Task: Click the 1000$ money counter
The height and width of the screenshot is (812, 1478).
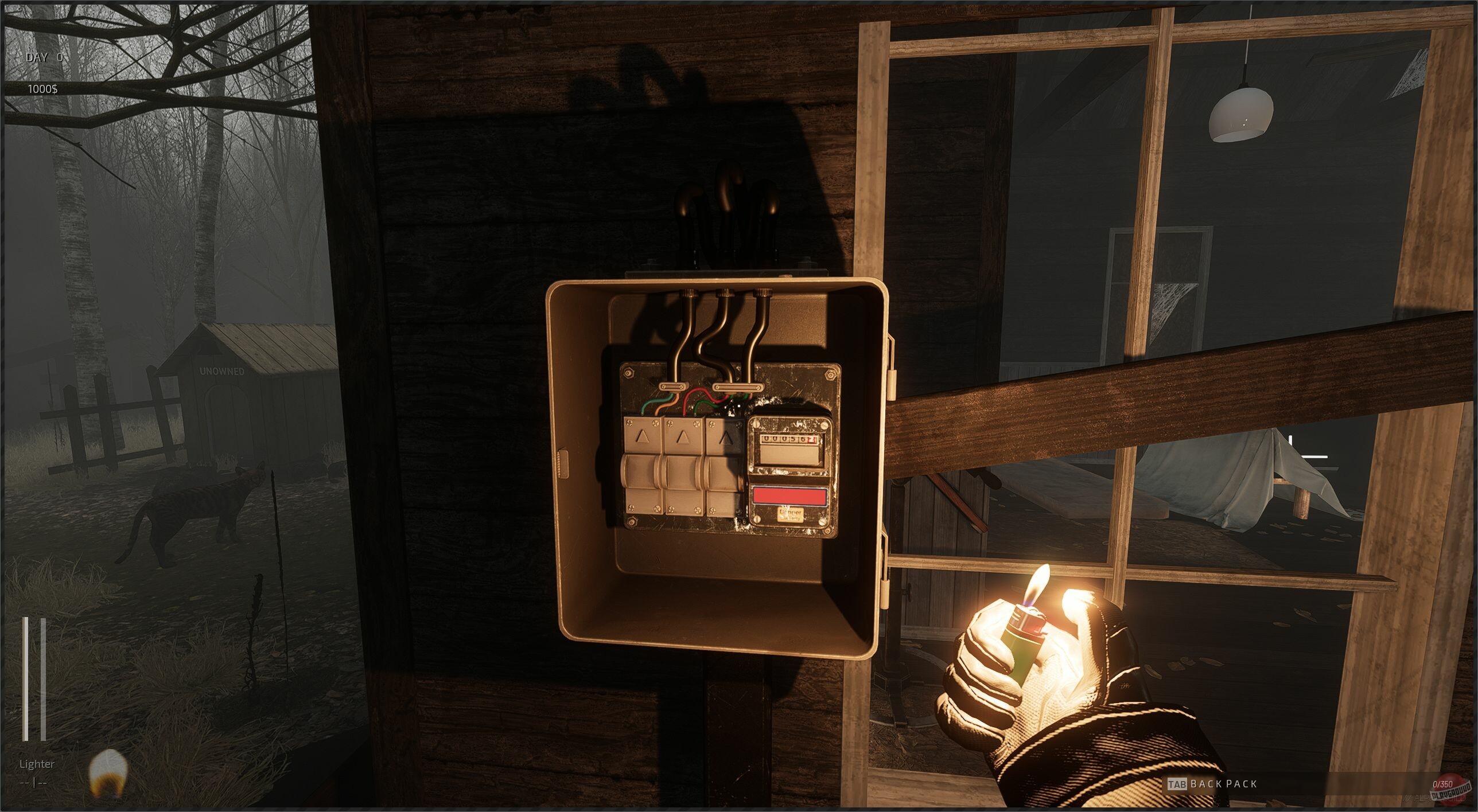Action: (43, 89)
